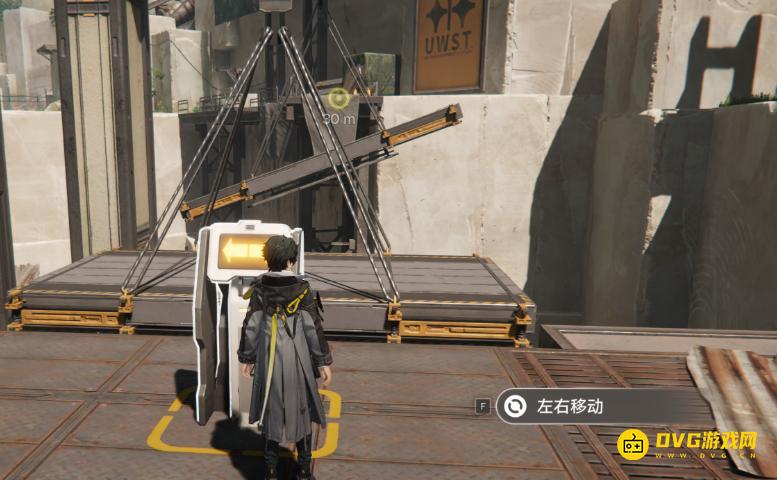Click the yellow objective marker showing 30 m
This screenshot has height=480, width=777.
coord(339,99)
